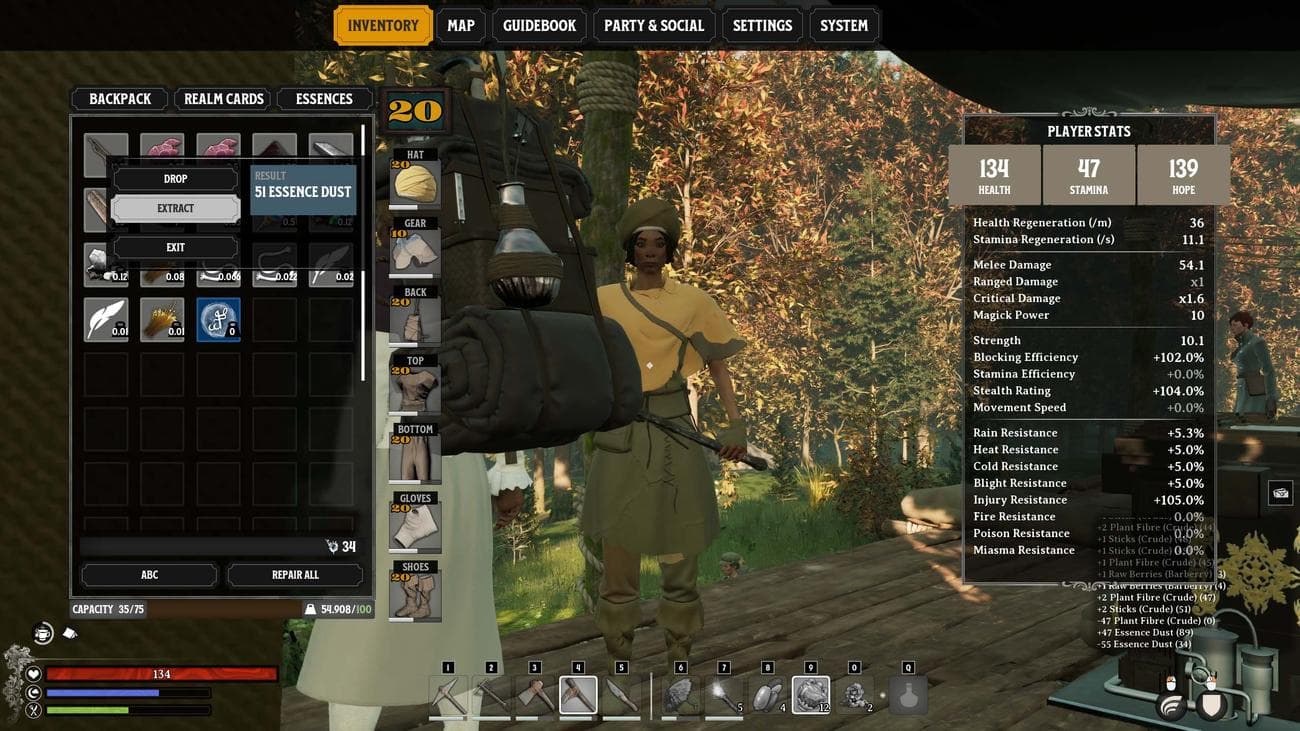Image resolution: width=1300 pixels, height=731 pixels.
Task: Choose Drop in the item context menu
Action: coord(175,179)
